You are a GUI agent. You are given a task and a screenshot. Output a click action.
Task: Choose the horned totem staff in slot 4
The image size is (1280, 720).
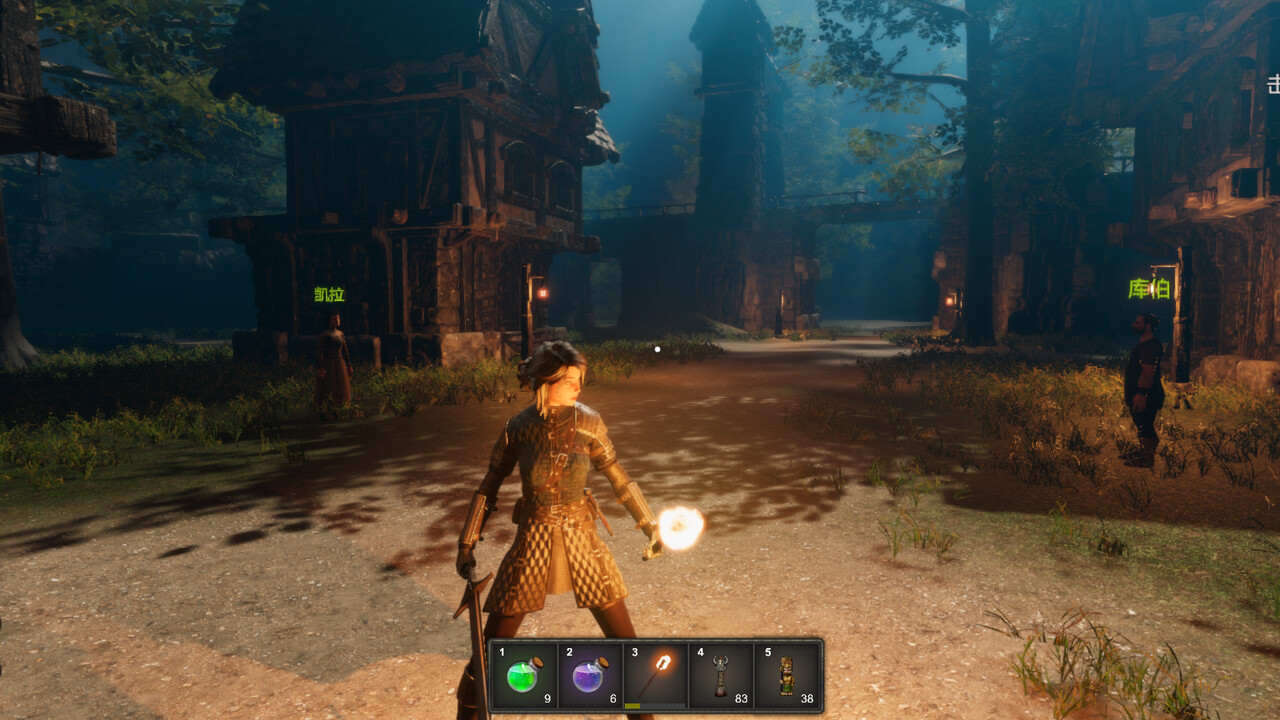click(x=721, y=675)
